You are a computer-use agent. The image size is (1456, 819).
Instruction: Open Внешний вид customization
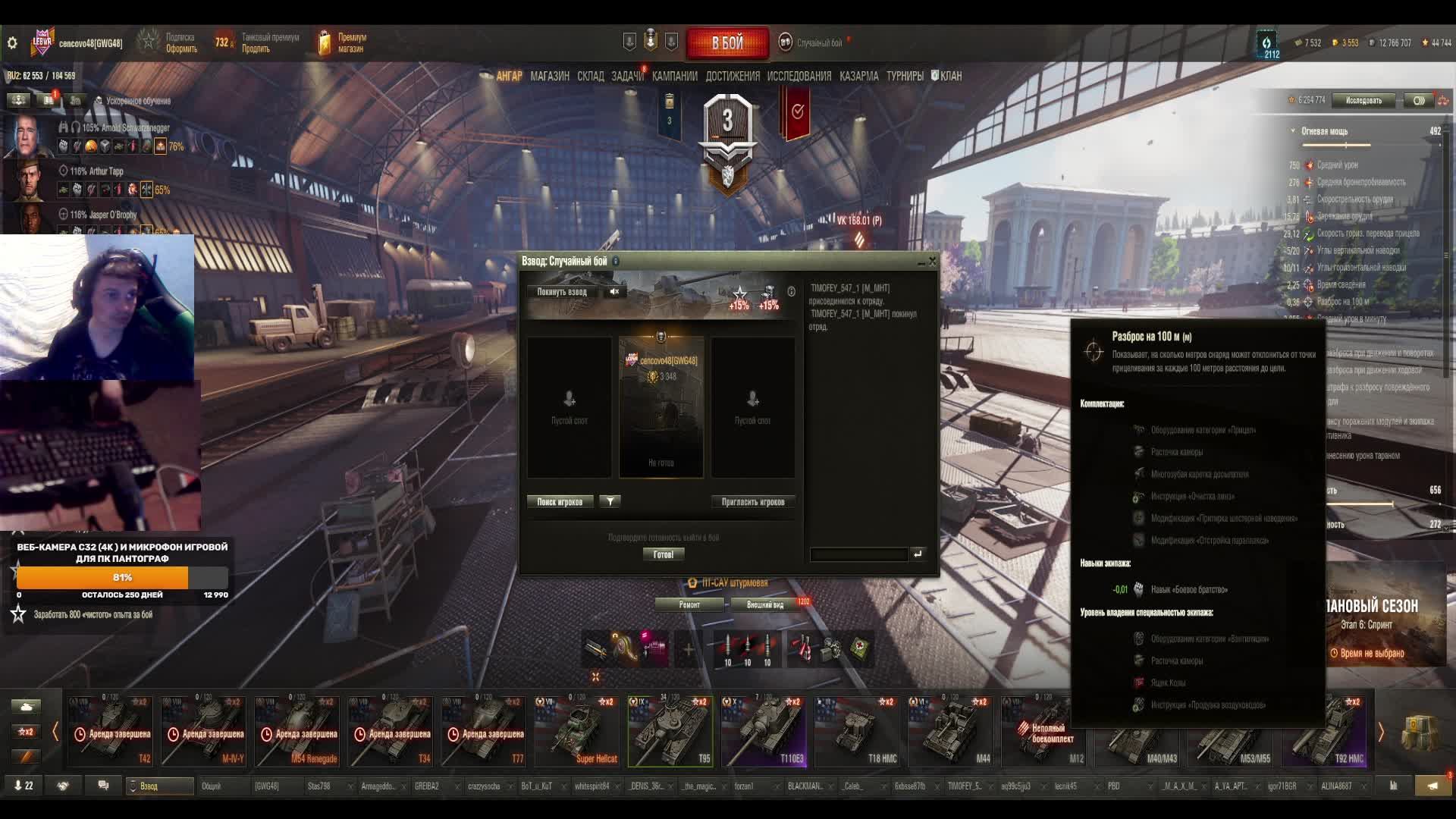click(x=765, y=604)
